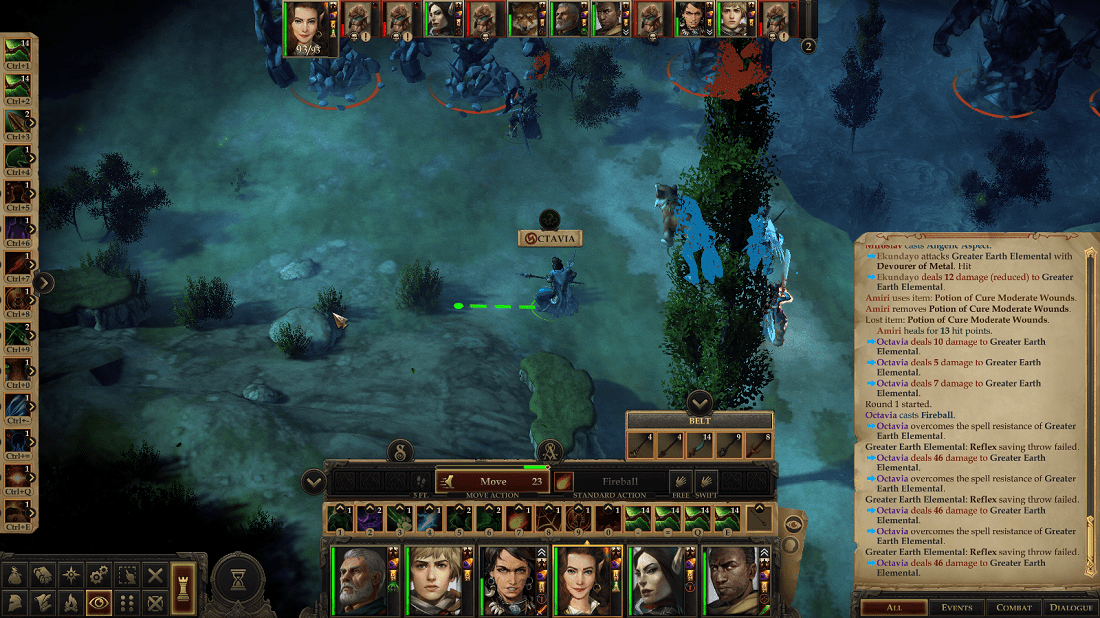Open the Combat tab of the log
The height and width of the screenshot is (618, 1100).
pyautogui.click(x=1014, y=607)
